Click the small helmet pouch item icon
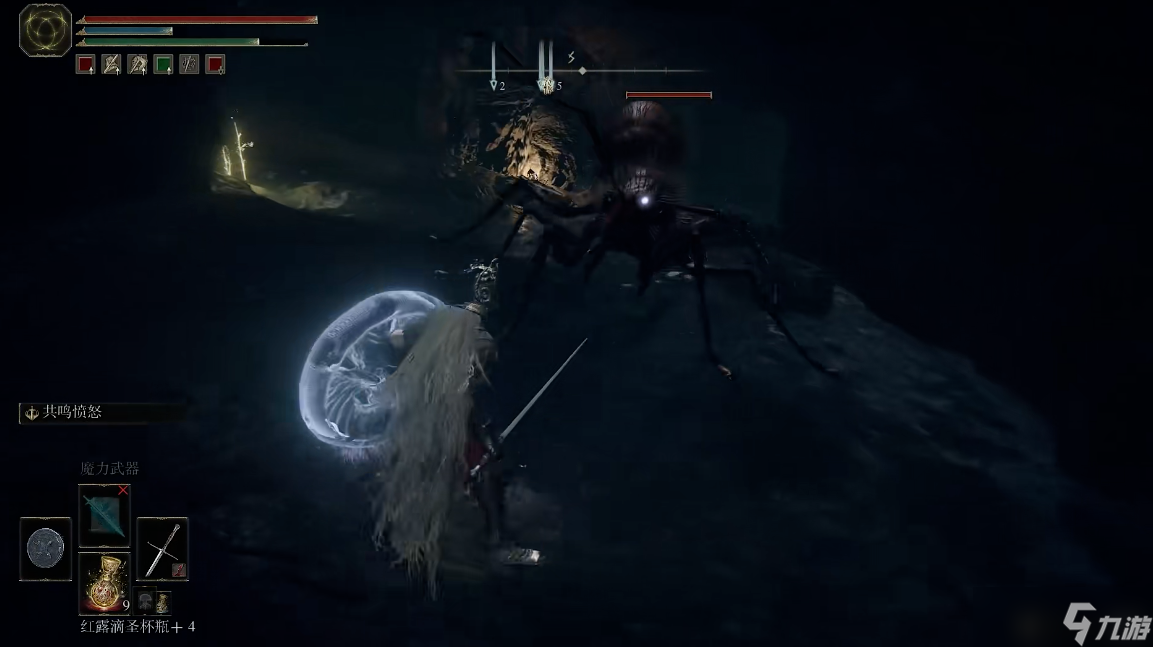Image resolution: width=1153 pixels, height=647 pixels. click(145, 601)
